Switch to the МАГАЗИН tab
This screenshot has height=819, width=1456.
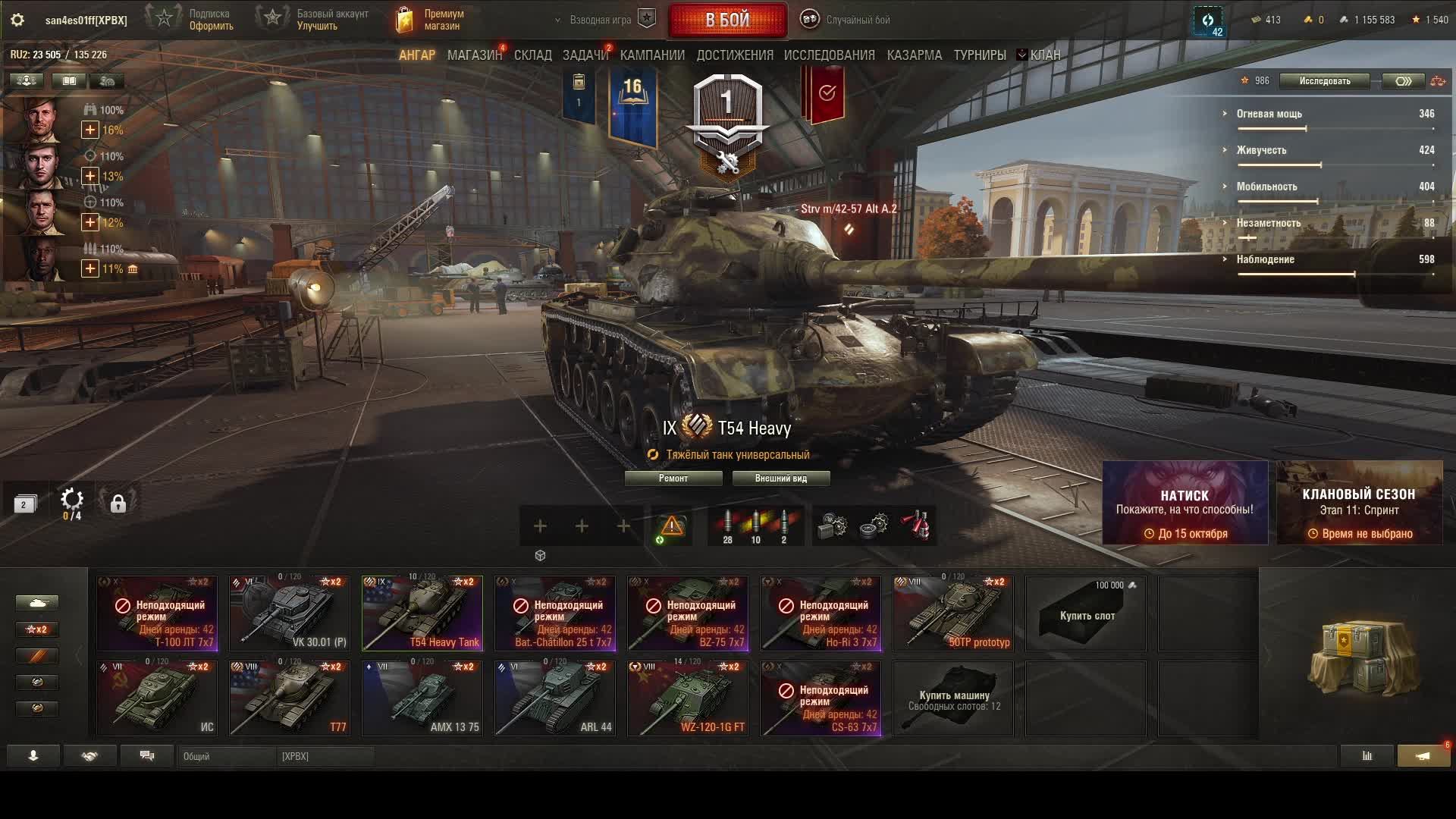474,55
